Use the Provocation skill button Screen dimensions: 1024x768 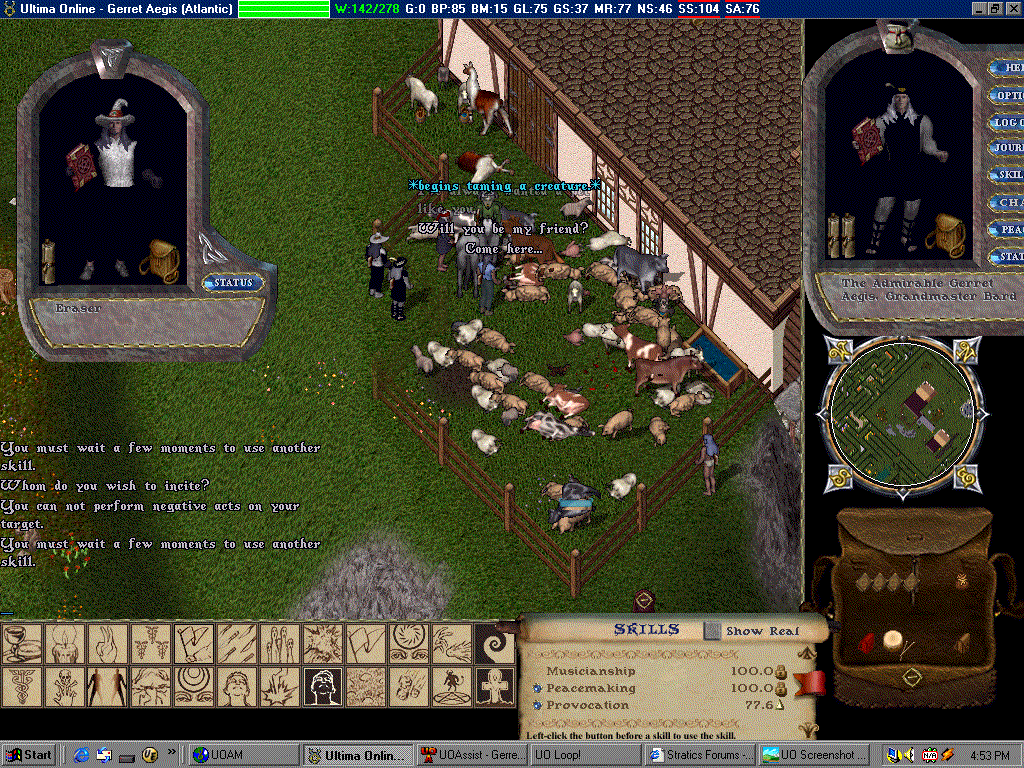click(537, 705)
